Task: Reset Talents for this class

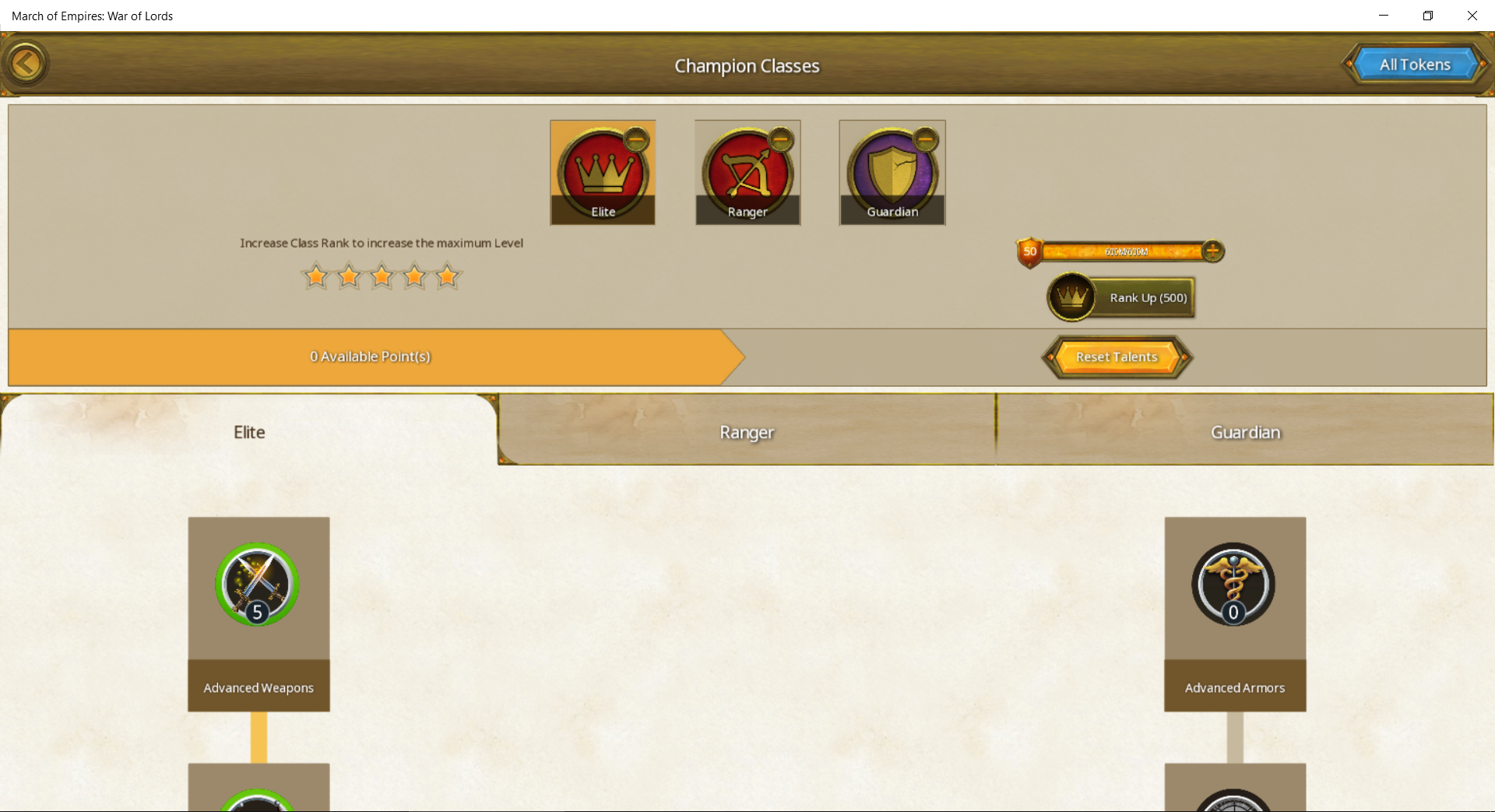Action: (x=1117, y=357)
